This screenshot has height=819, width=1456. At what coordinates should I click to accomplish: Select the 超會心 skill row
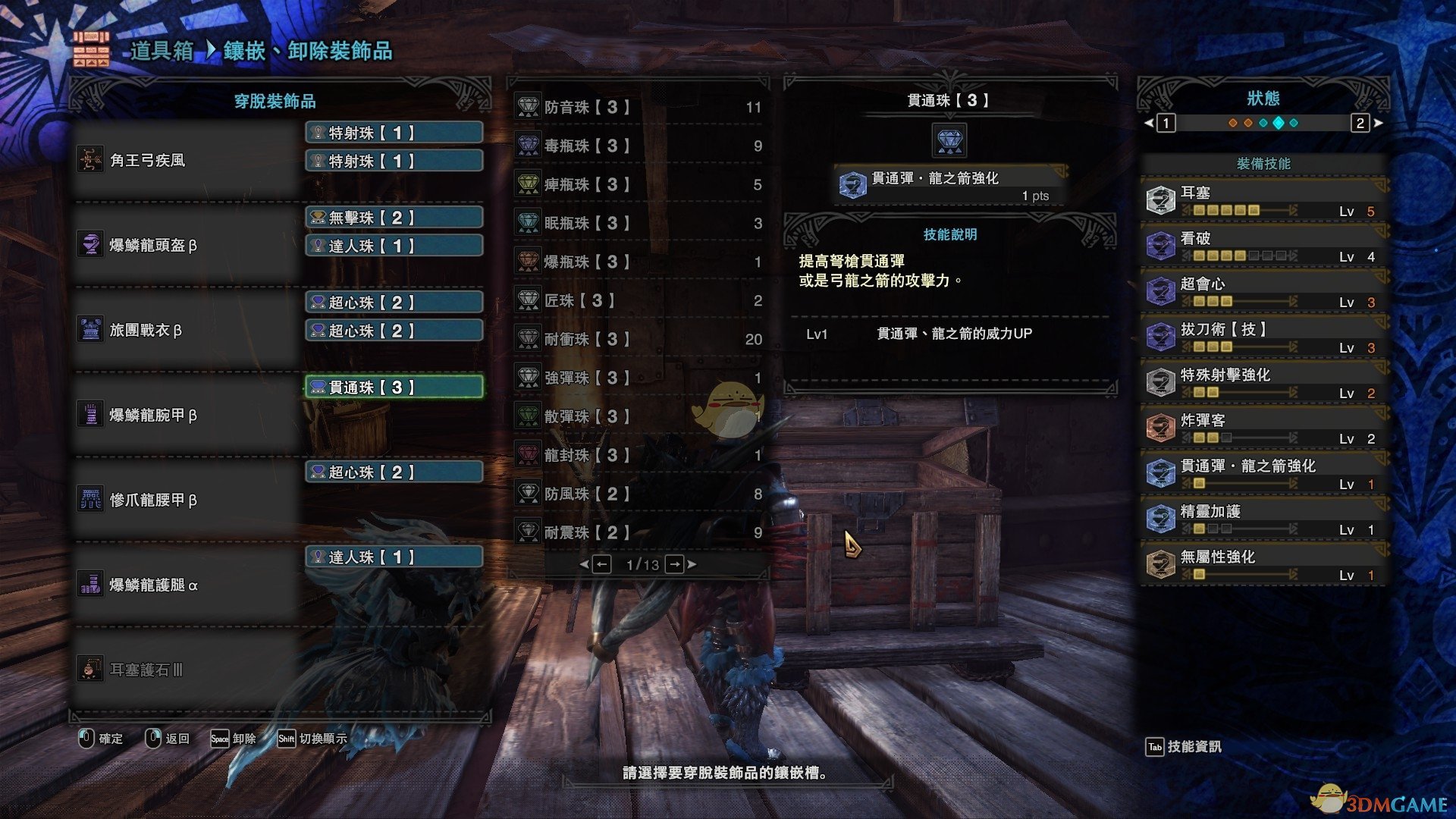[x=1263, y=291]
